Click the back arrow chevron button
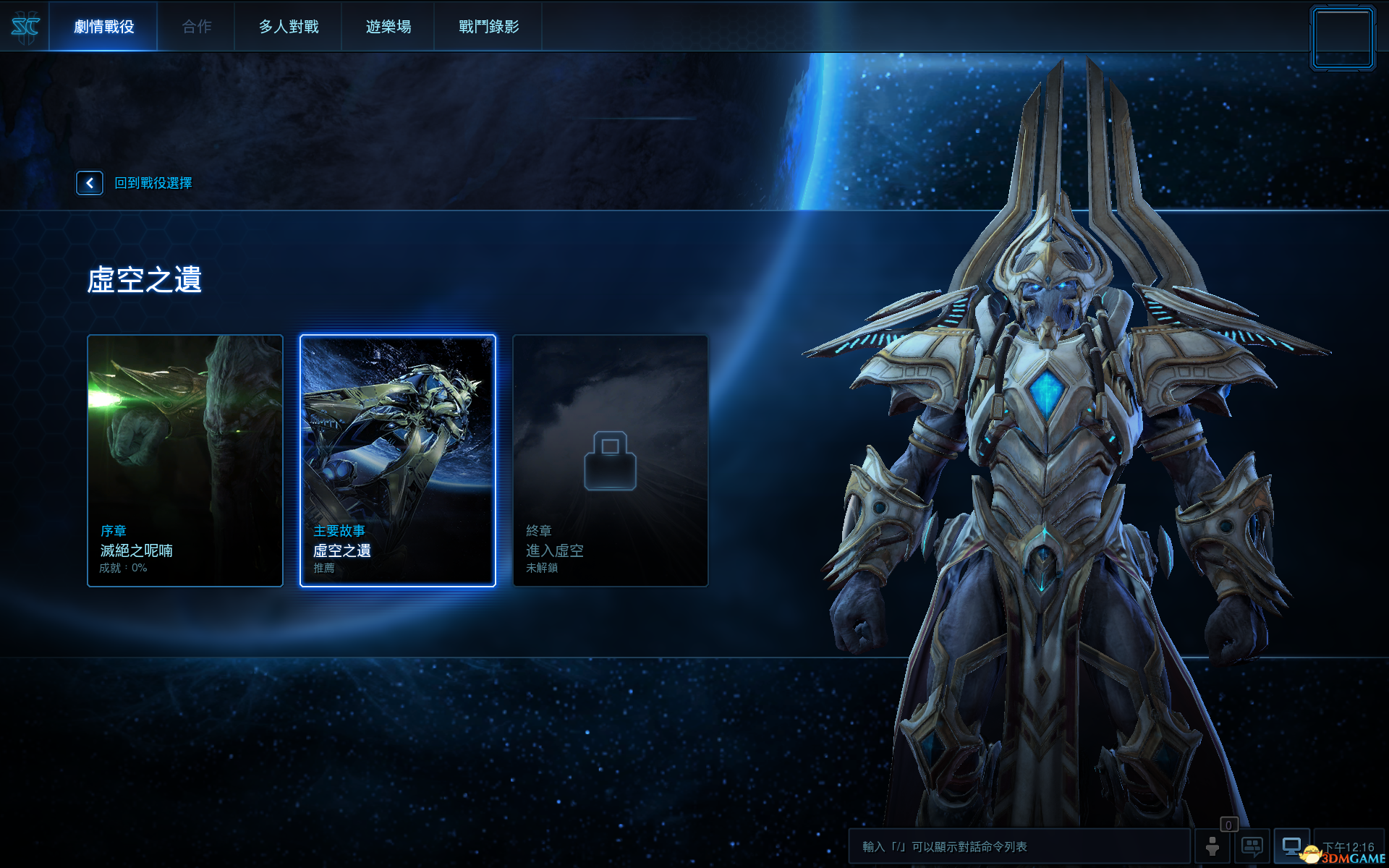This screenshot has width=1389, height=868. (x=89, y=183)
